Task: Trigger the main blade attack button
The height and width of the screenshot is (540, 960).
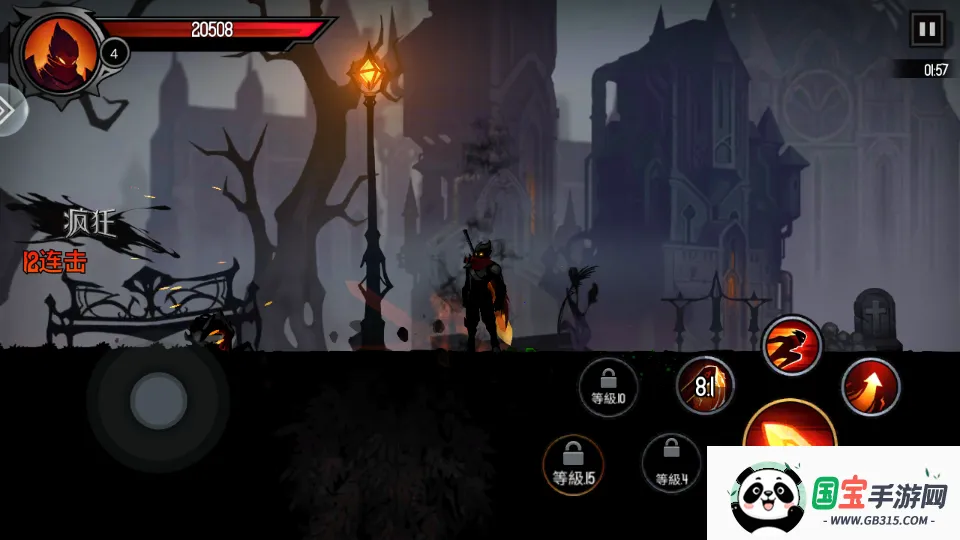Action: point(788,432)
